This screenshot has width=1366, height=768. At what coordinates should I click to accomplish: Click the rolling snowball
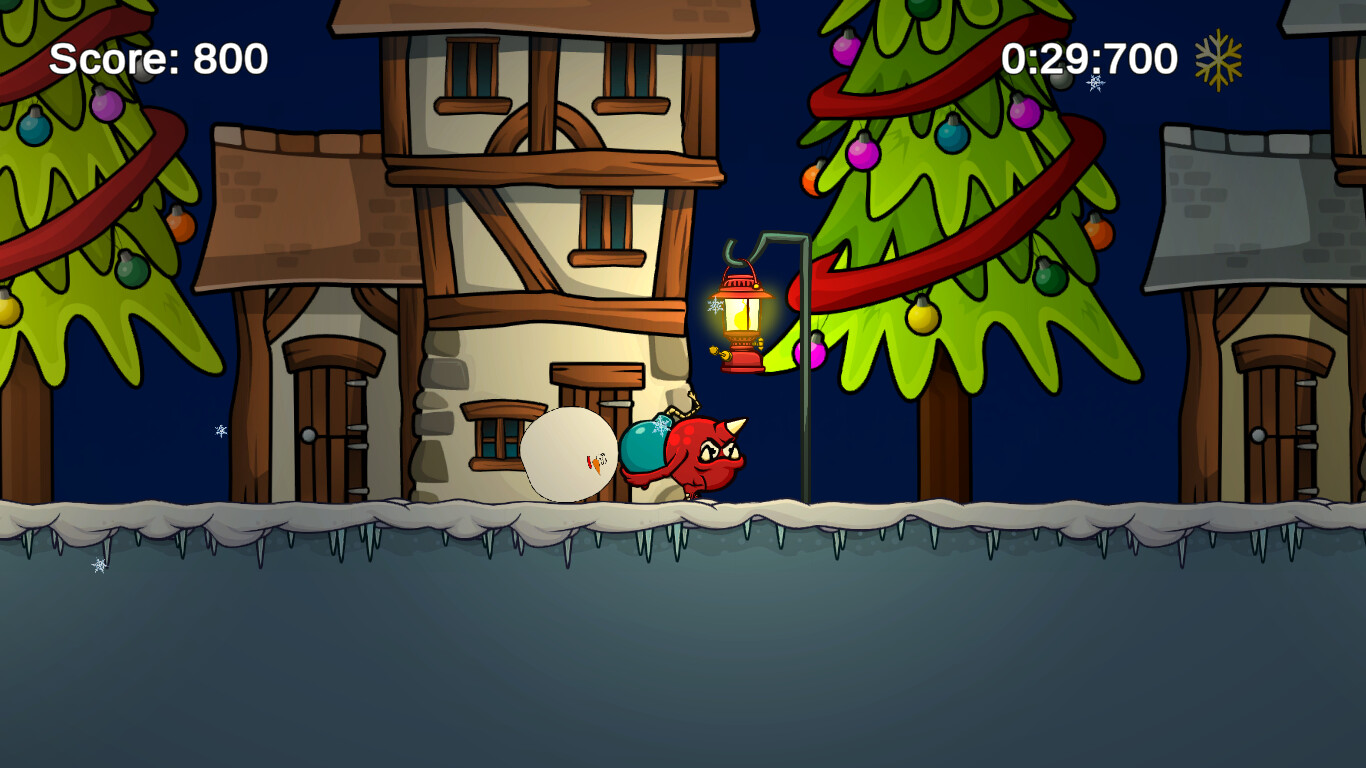(x=570, y=455)
